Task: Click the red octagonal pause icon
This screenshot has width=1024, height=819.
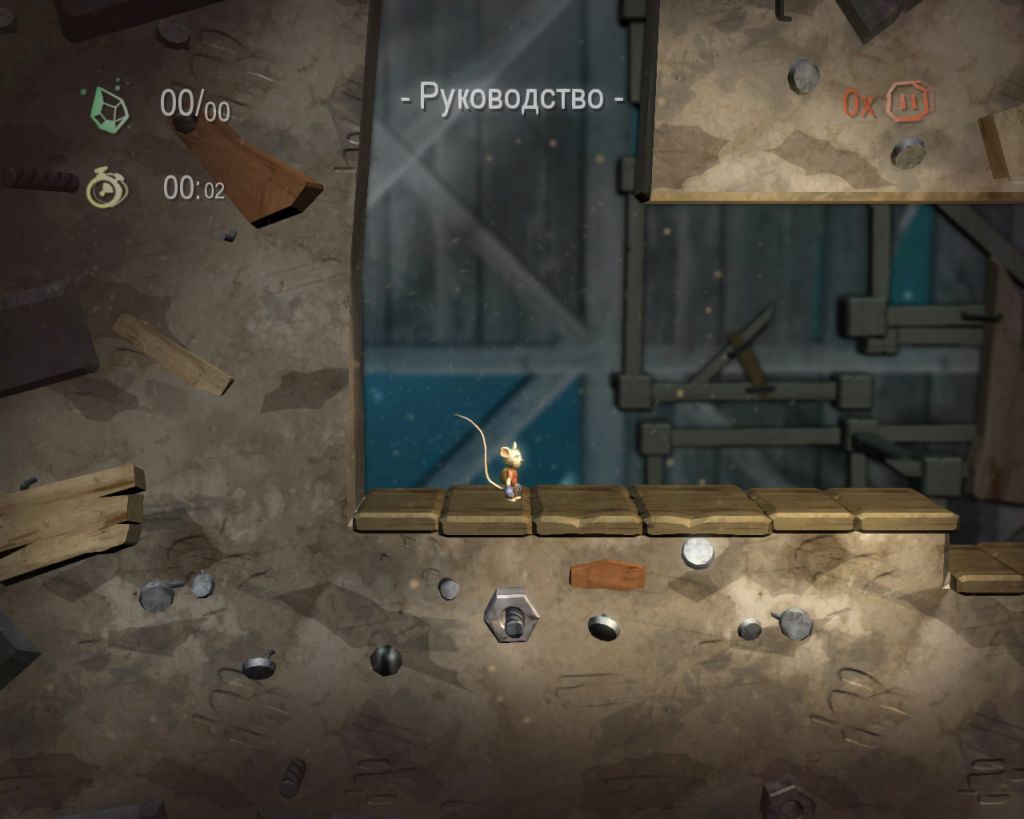Action: [910, 102]
